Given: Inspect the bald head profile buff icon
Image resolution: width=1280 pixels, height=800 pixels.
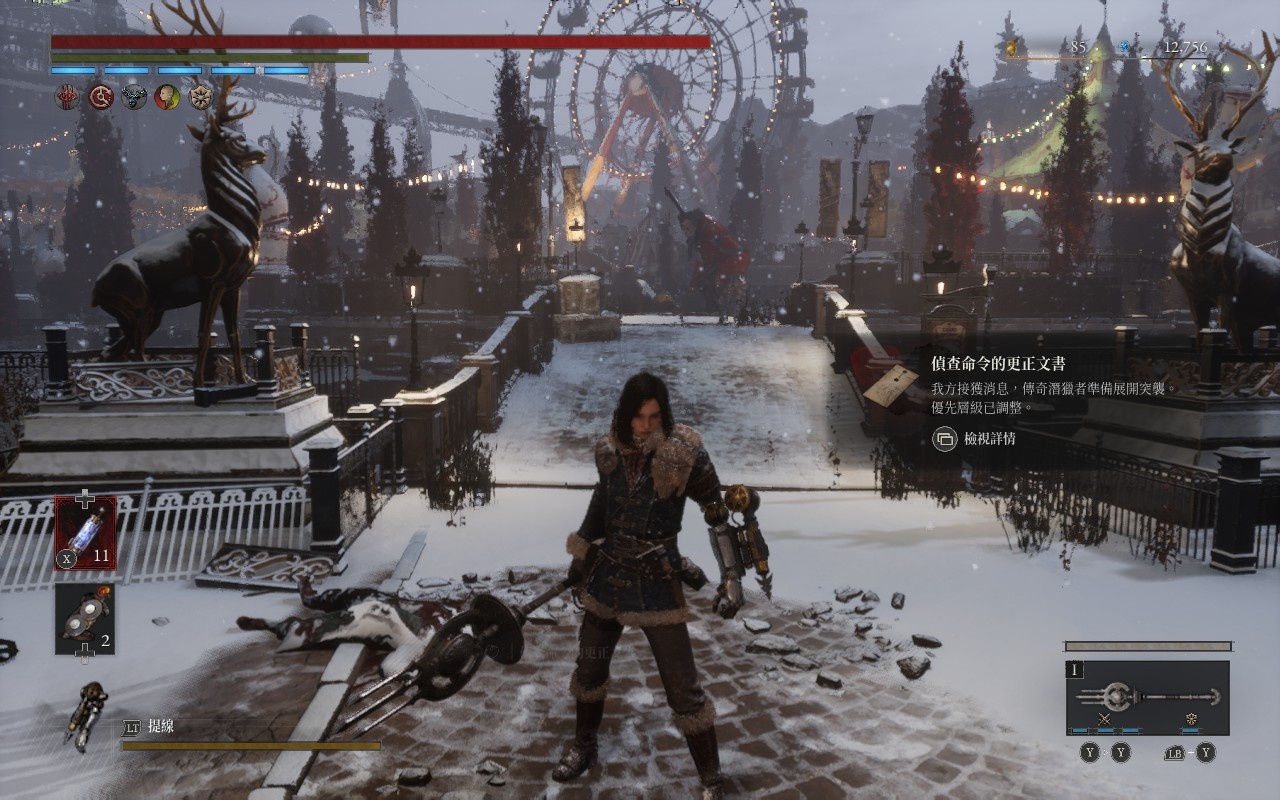Looking at the screenshot, I should pyautogui.click(x=167, y=97).
